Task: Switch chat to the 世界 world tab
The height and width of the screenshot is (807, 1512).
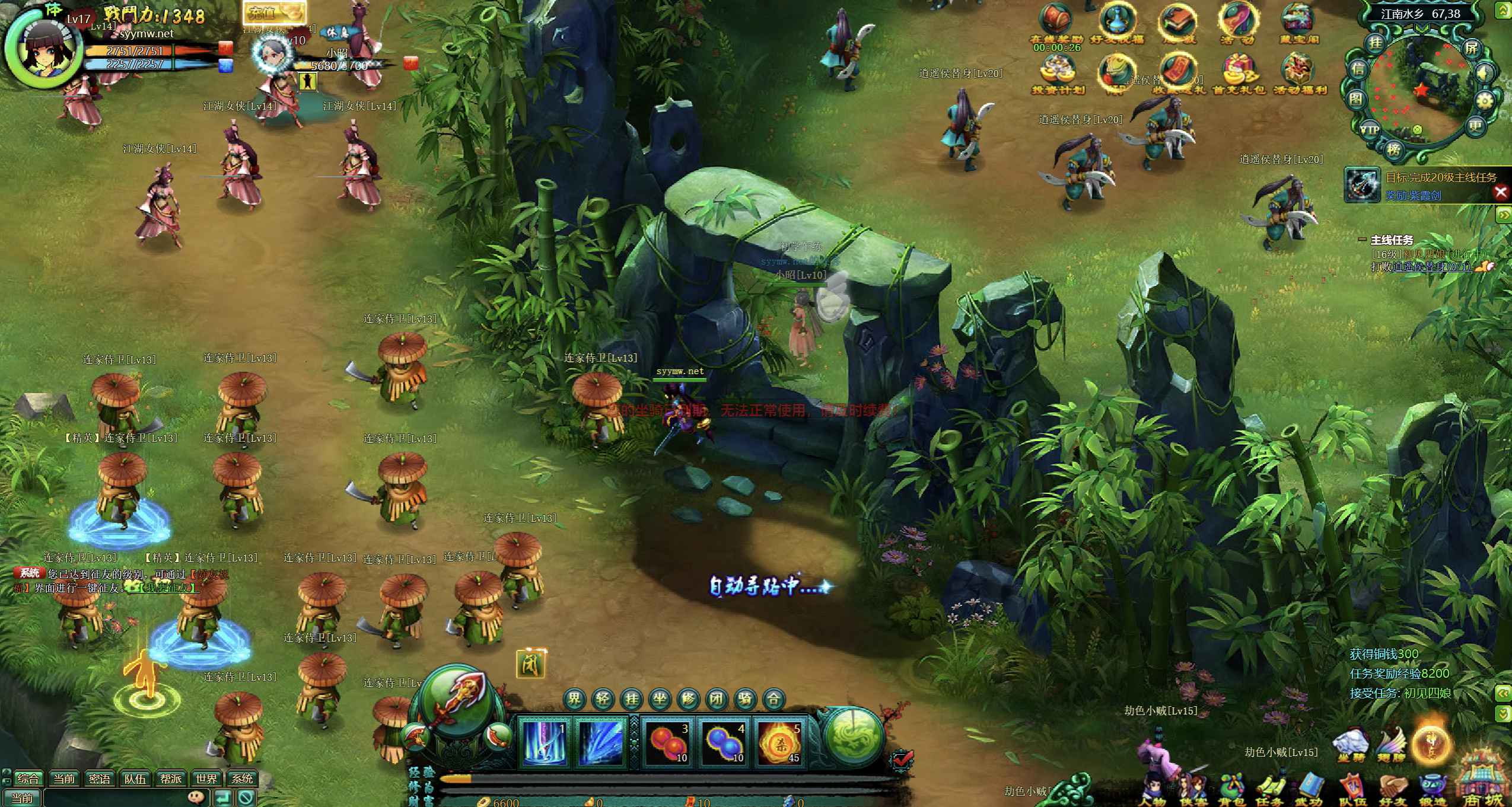Action: 206,779
